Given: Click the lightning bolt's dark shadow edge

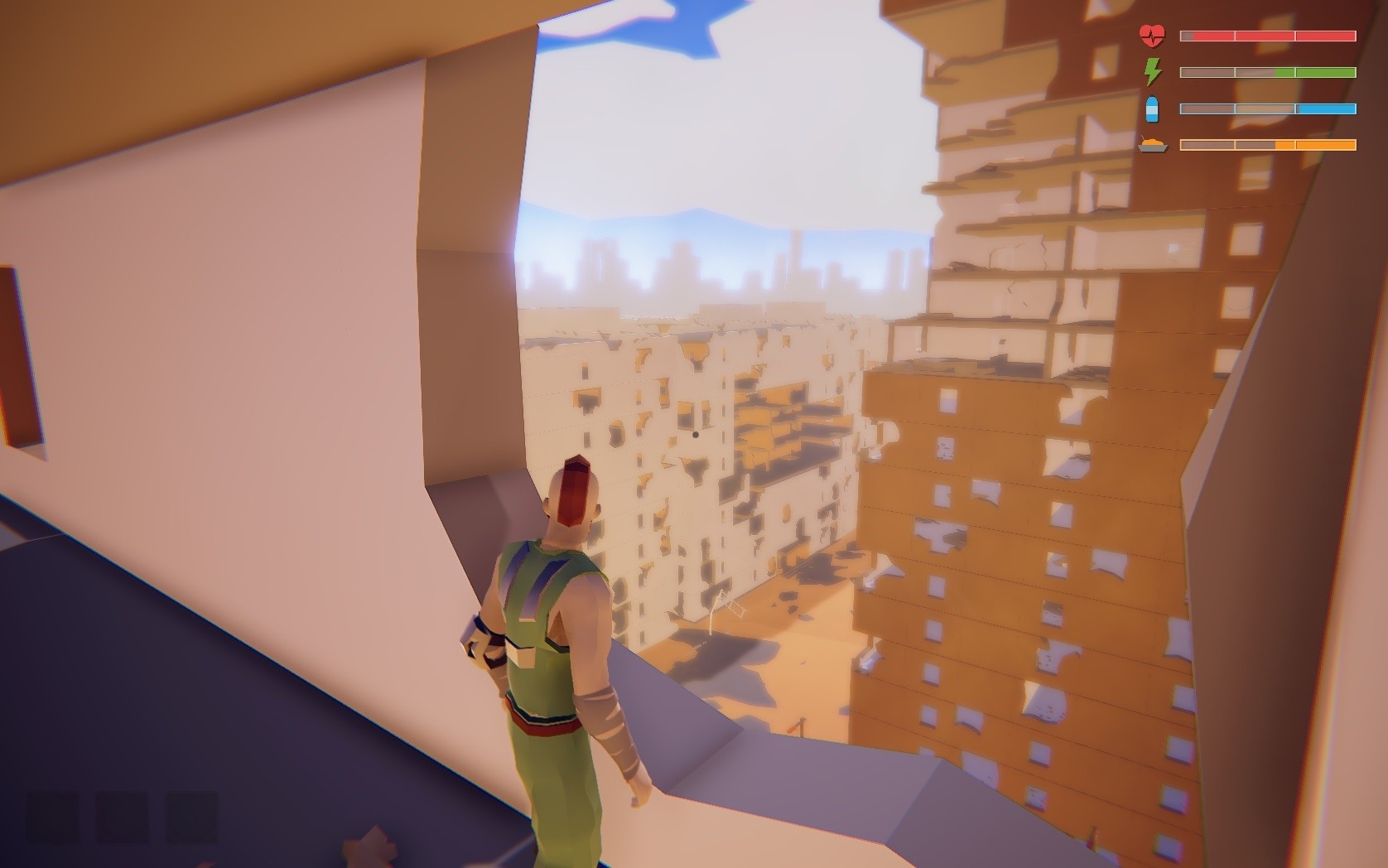Looking at the screenshot, I should point(1159,75).
